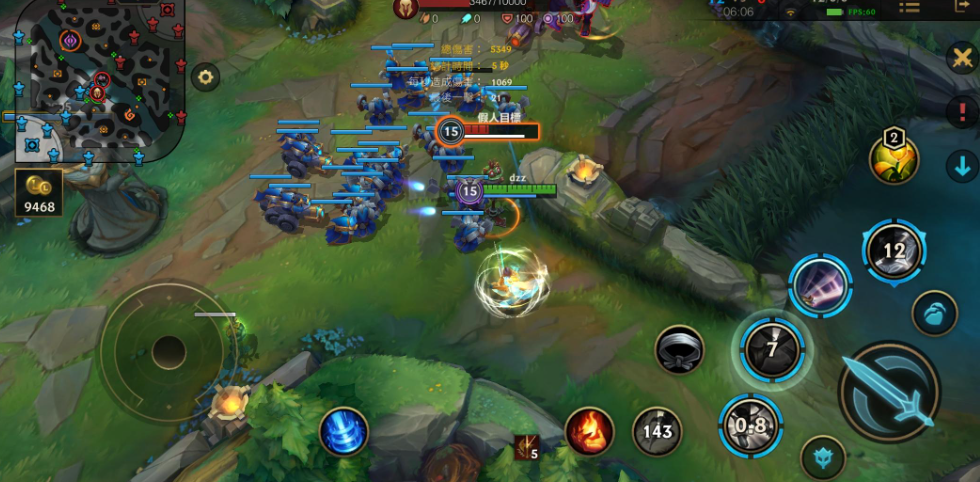Touch the movement joystick center

pyautogui.click(x=168, y=351)
